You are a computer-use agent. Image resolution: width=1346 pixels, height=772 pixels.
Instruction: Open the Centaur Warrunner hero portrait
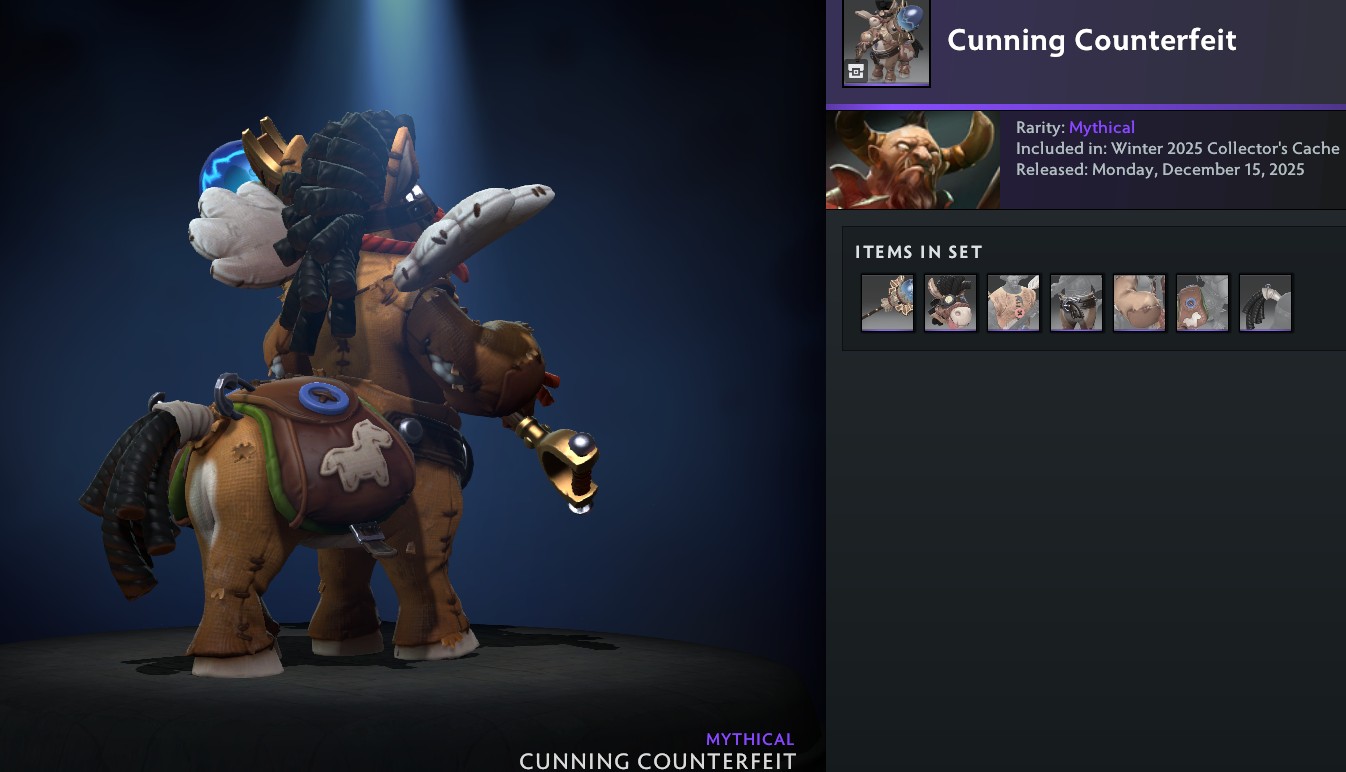[x=912, y=159]
